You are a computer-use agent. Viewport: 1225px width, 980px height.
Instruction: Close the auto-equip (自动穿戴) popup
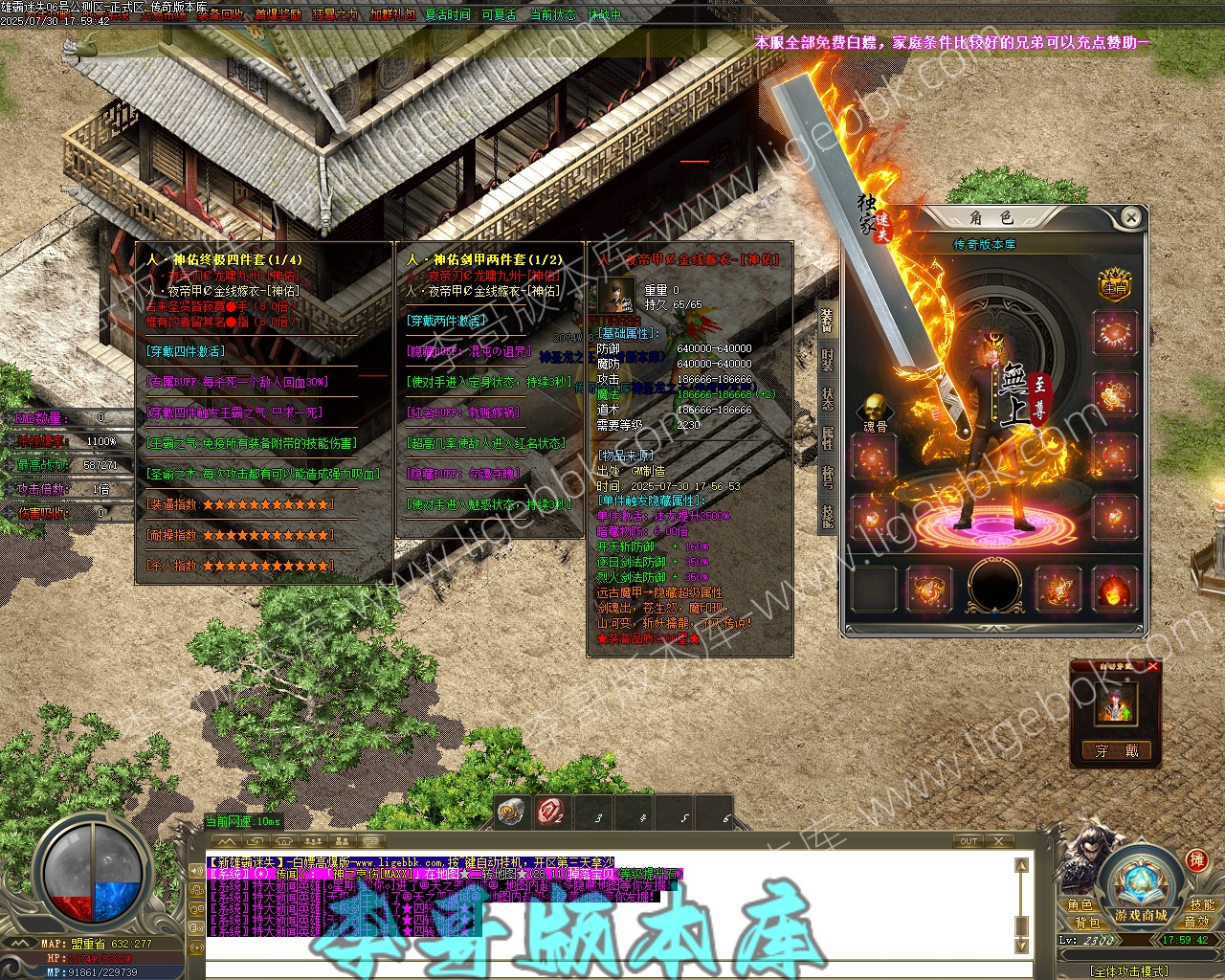[x=1153, y=666]
